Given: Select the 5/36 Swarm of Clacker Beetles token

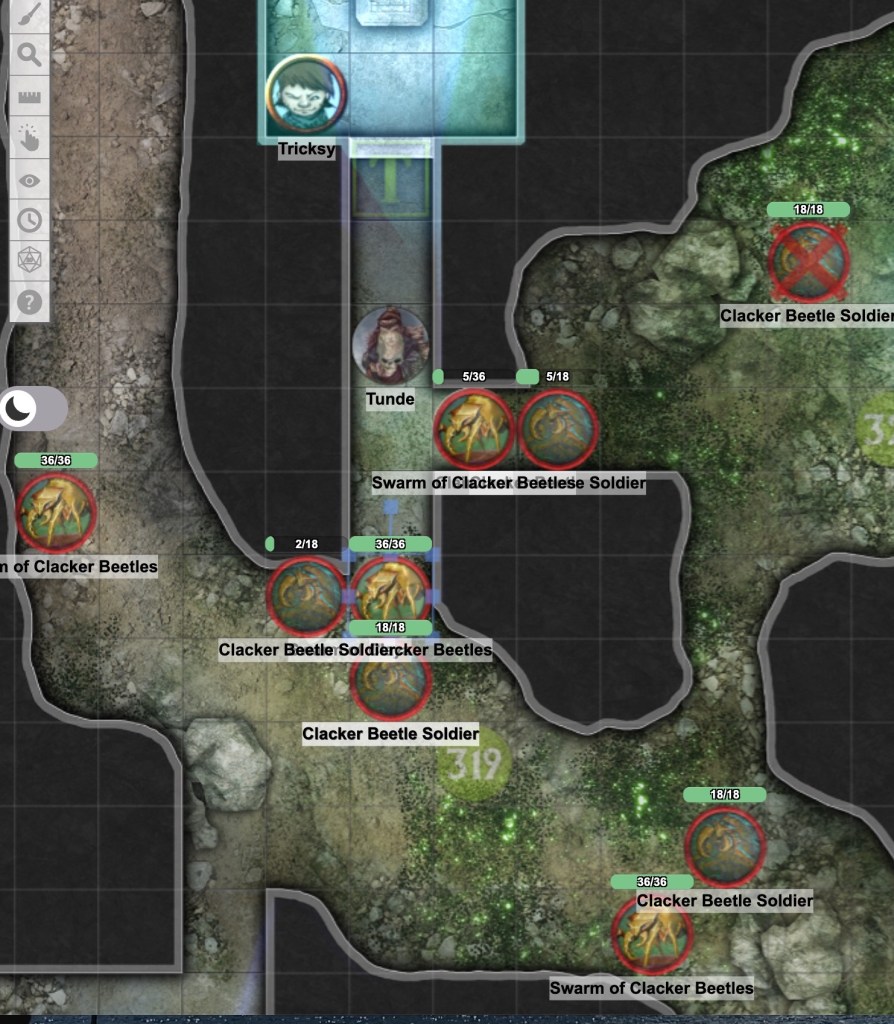Looking at the screenshot, I should click(473, 429).
